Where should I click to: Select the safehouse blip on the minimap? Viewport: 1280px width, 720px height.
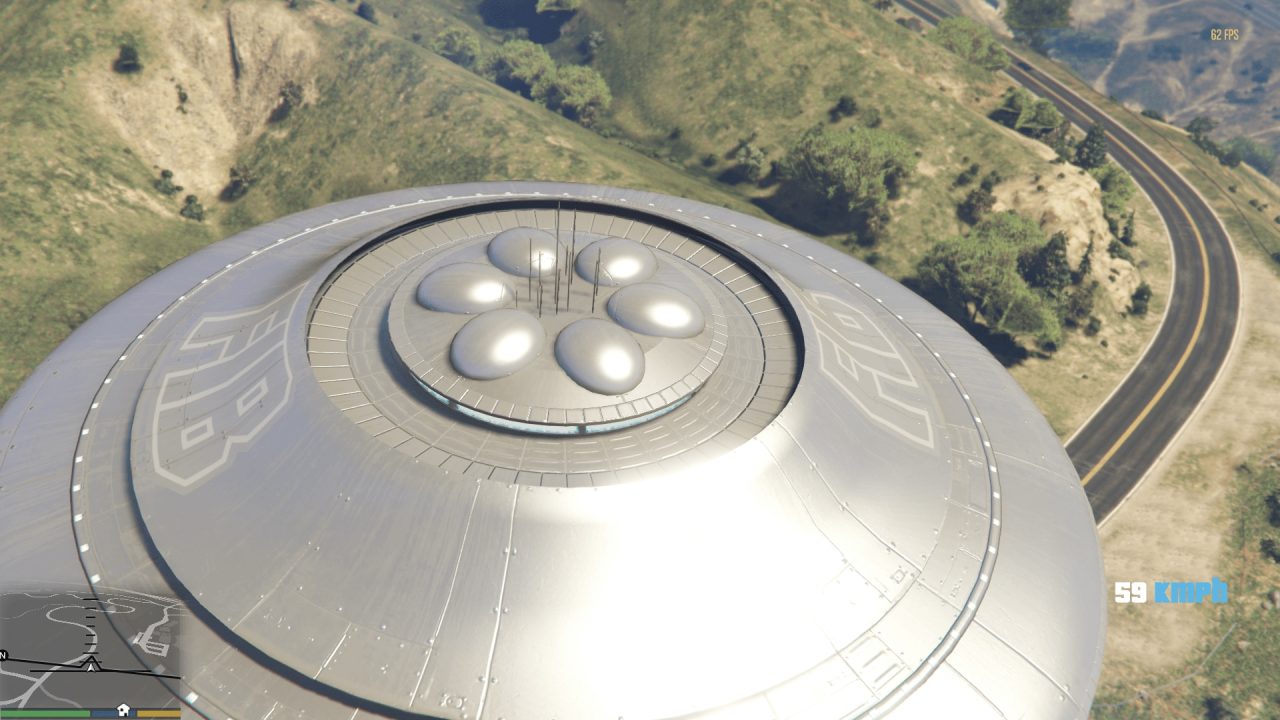[x=123, y=709]
